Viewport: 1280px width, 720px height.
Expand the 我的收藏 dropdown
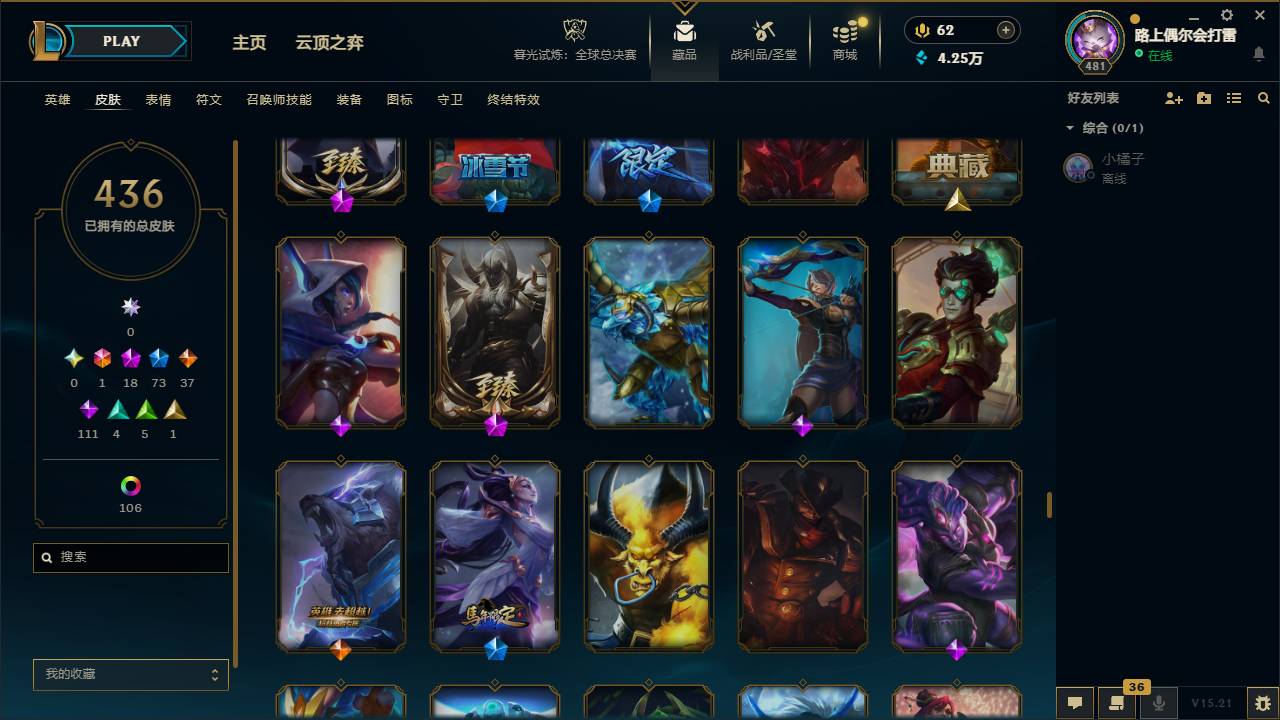pyautogui.click(x=130, y=674)
